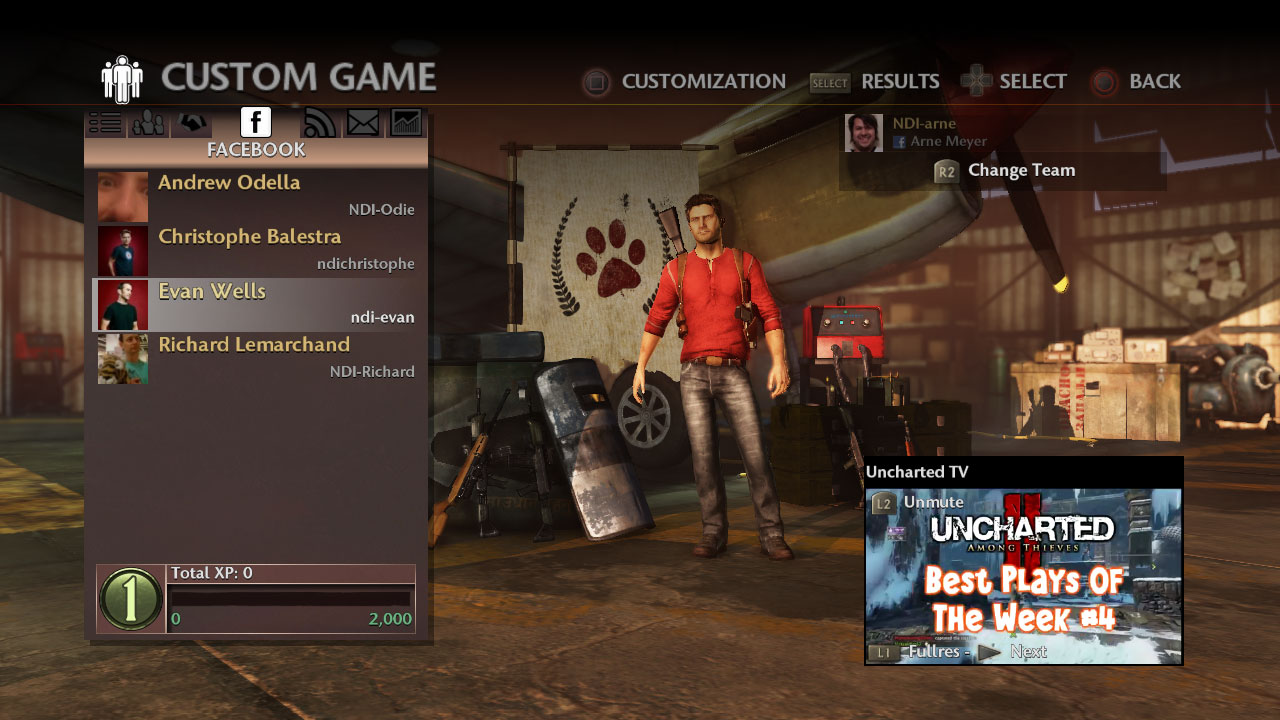
Task: Select the highlighted Evan Wells row
Action: 256,304
